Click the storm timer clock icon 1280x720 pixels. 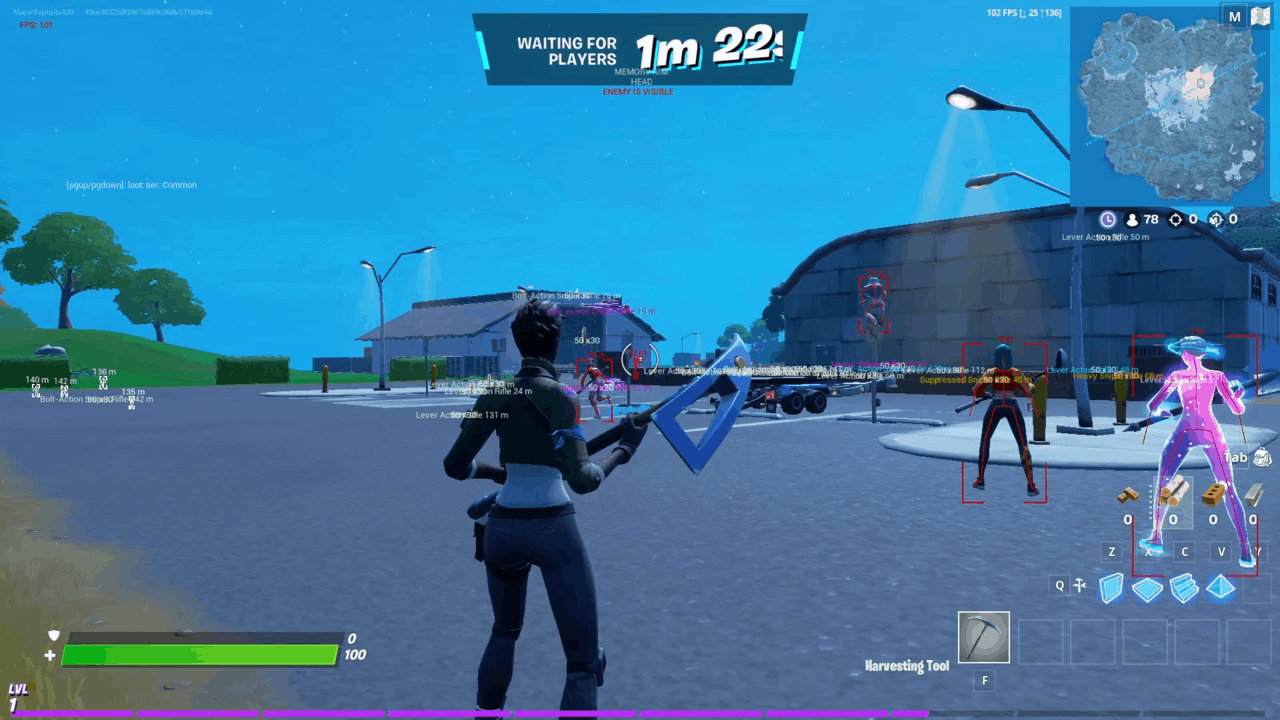[1108, 219]
